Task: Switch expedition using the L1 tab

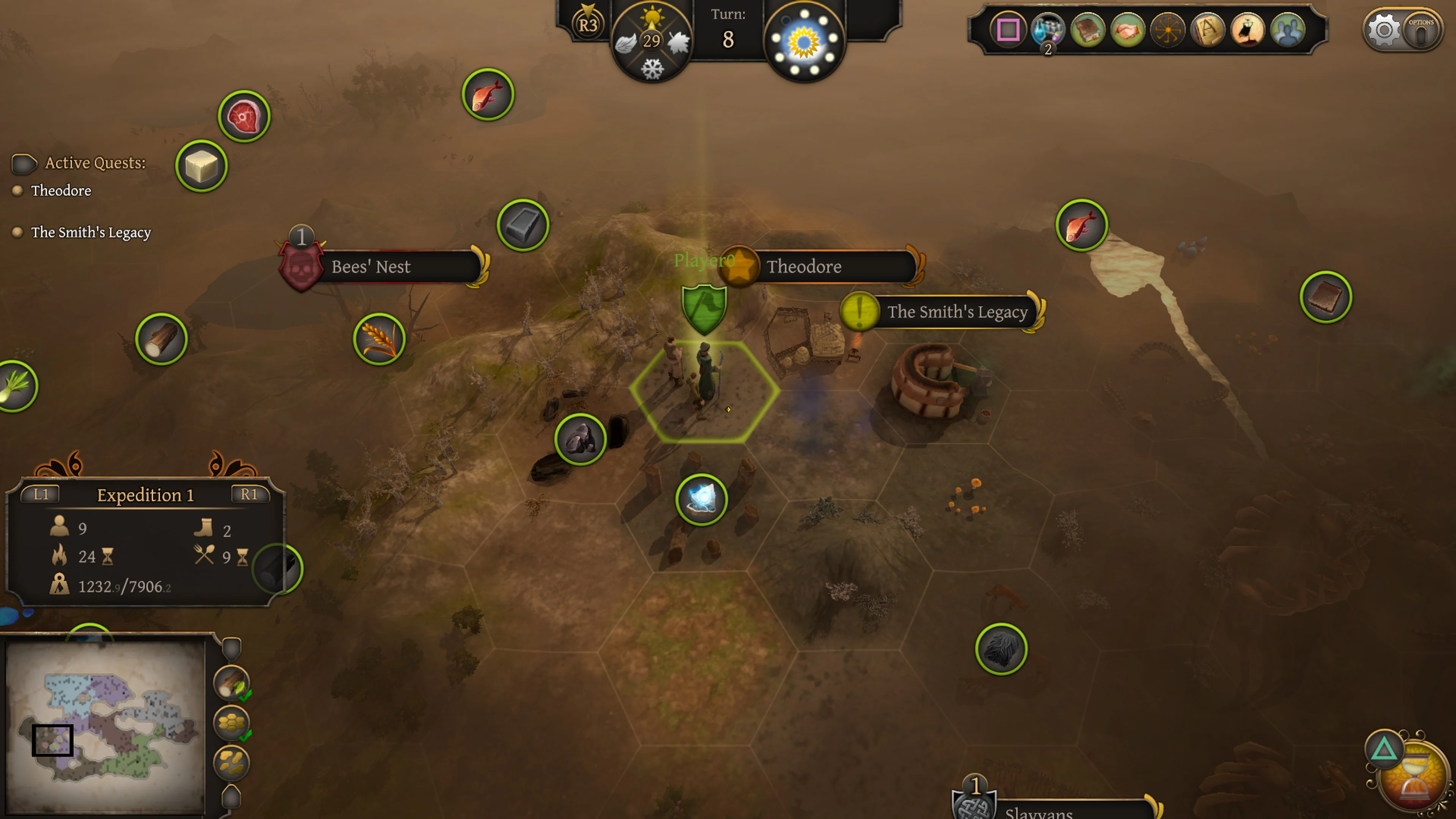Action: [40, 495]
